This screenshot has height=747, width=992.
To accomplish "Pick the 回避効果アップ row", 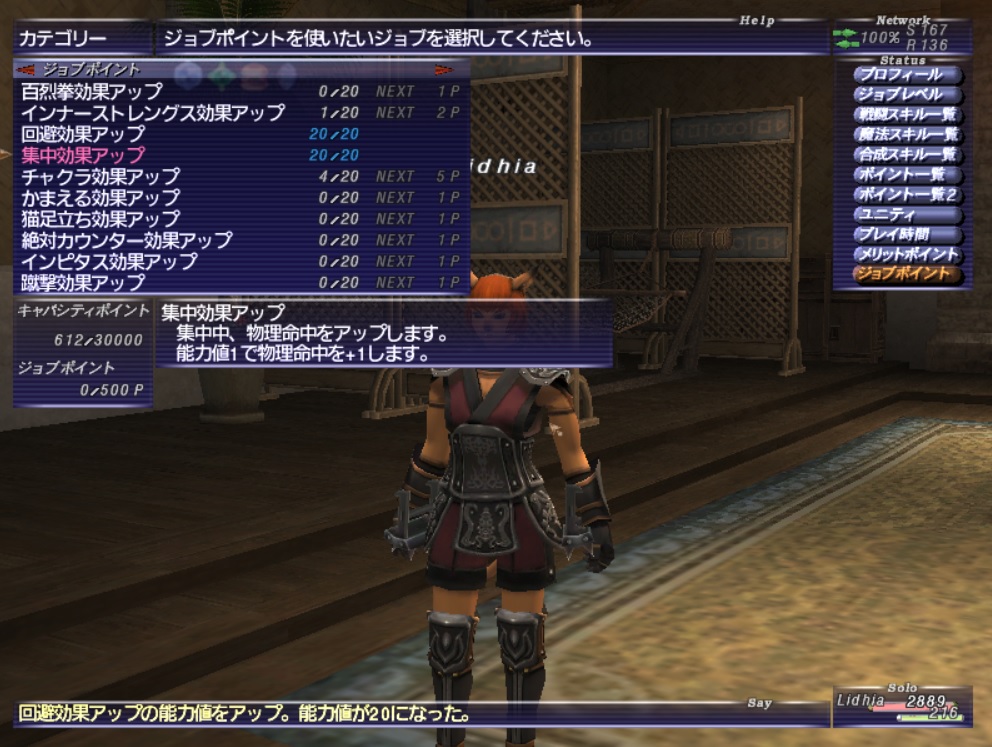I will [x=83, y=134].
